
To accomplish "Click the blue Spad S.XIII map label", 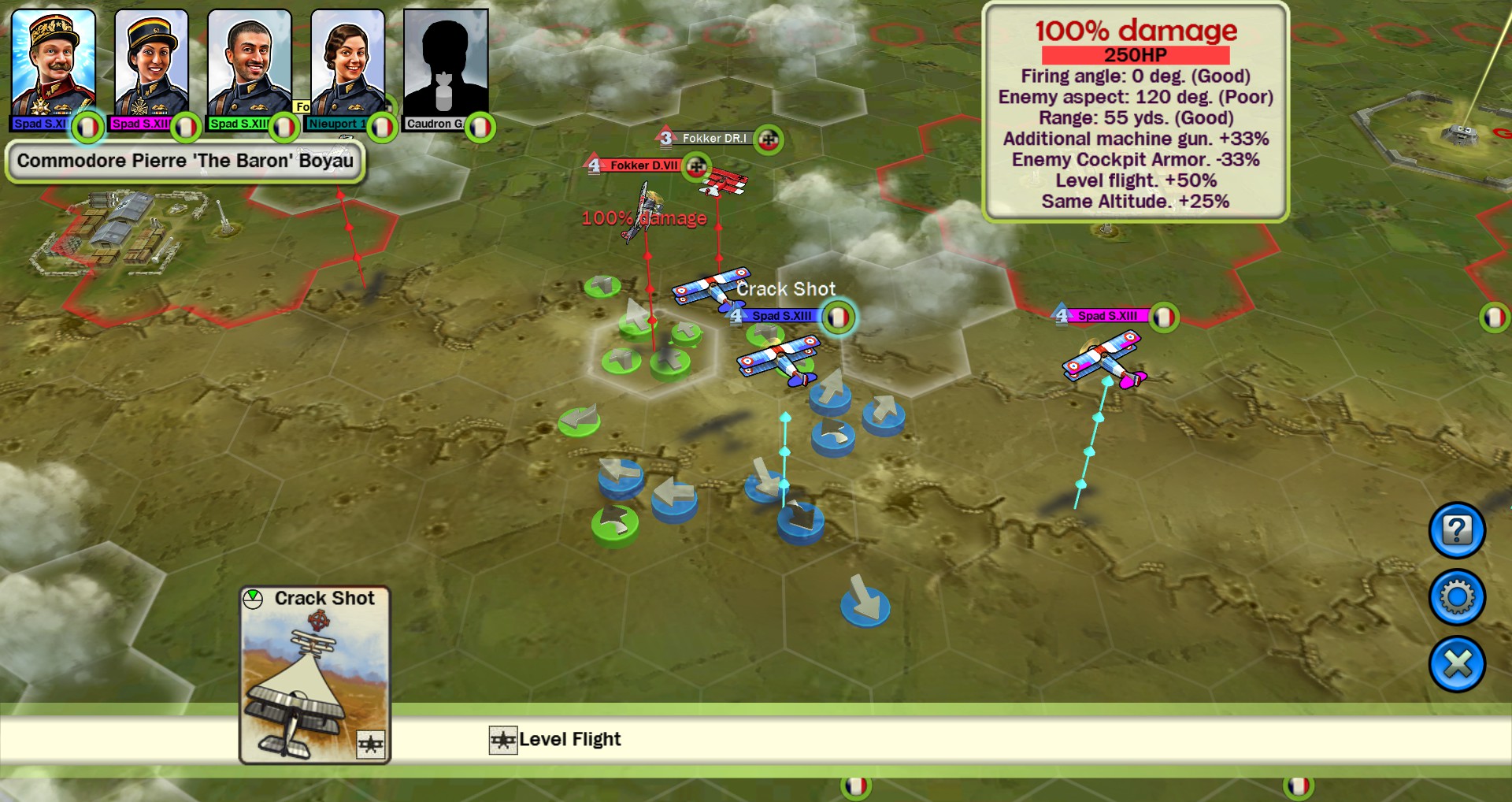I will pyautogui.click(x=781, y=316).
